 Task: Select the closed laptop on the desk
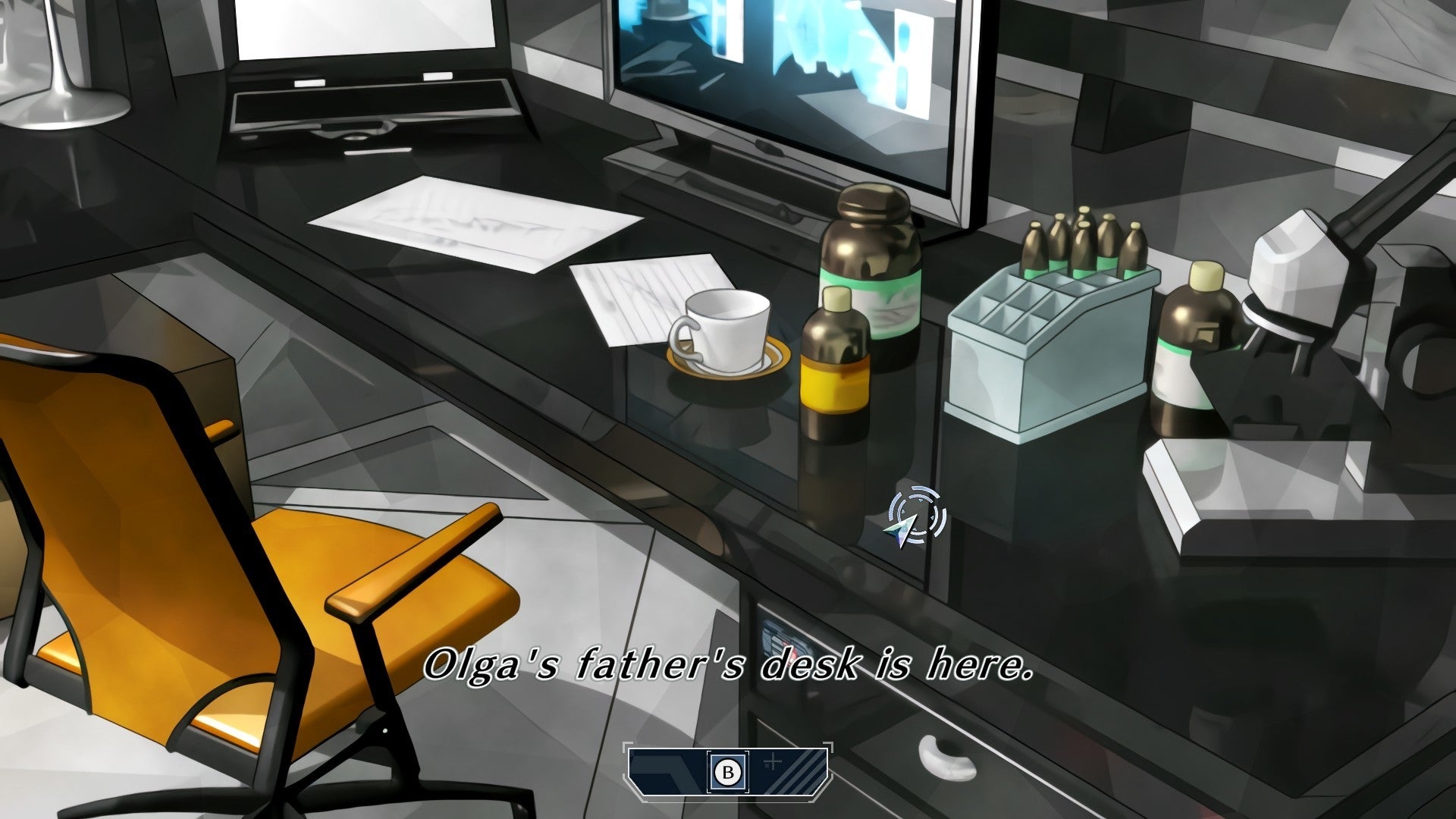pos(364,83)
